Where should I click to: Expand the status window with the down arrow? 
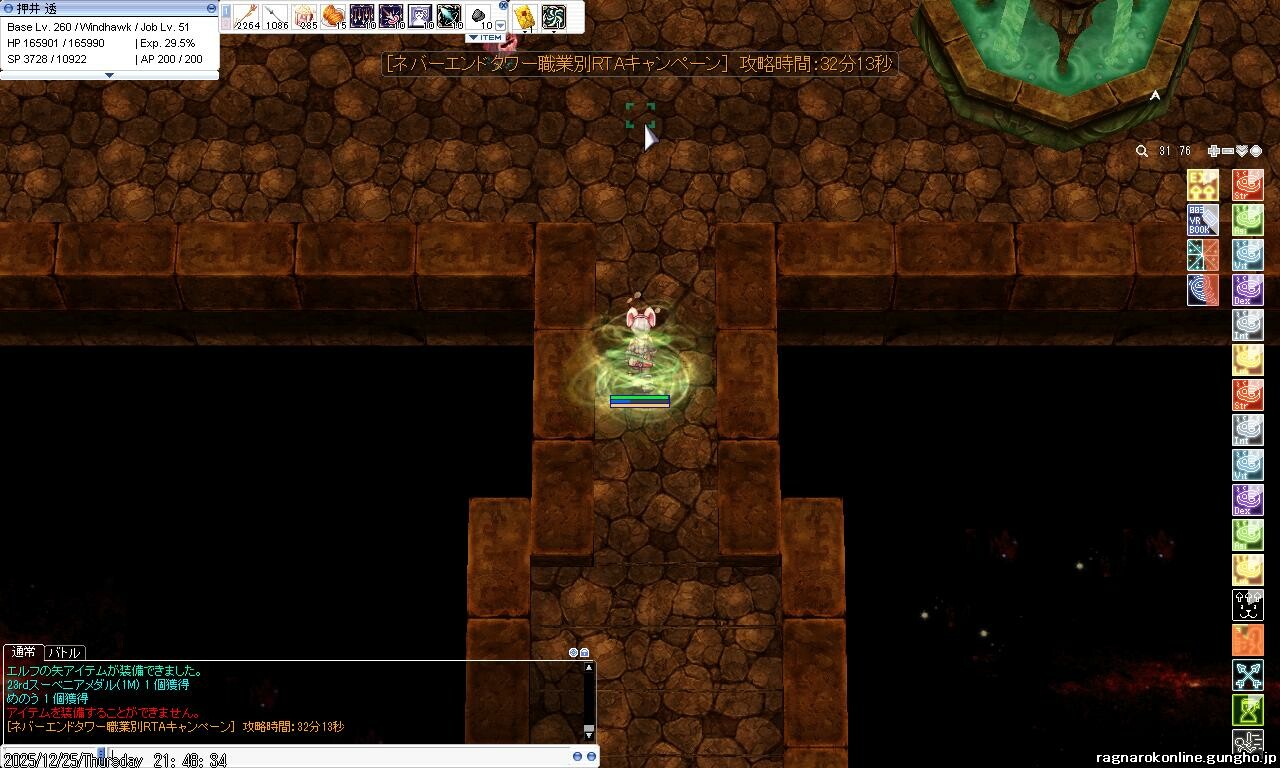point(109,75)
